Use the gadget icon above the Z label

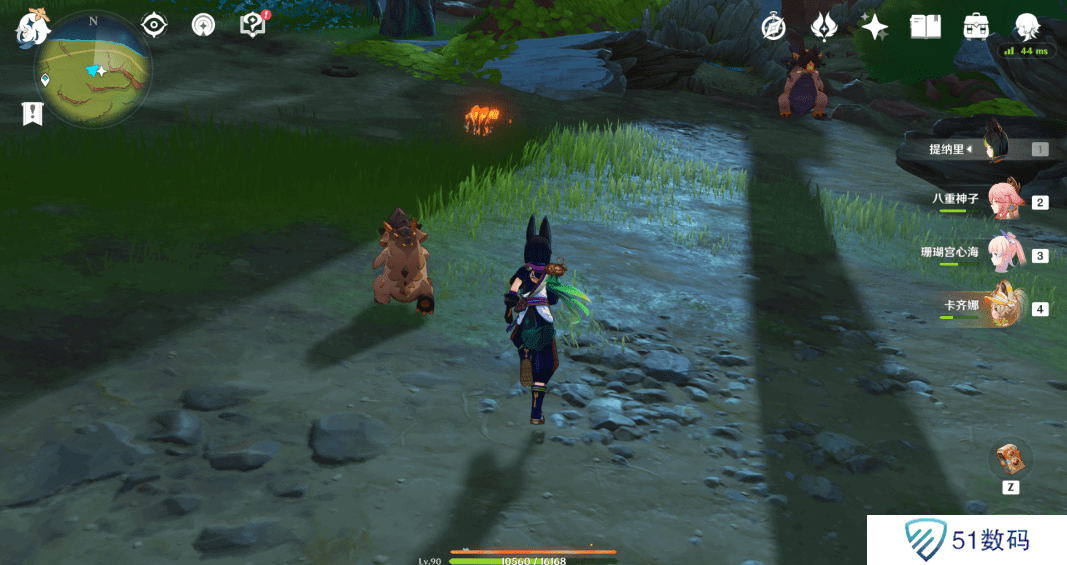pyautogui.click(x=1010, y=459)
